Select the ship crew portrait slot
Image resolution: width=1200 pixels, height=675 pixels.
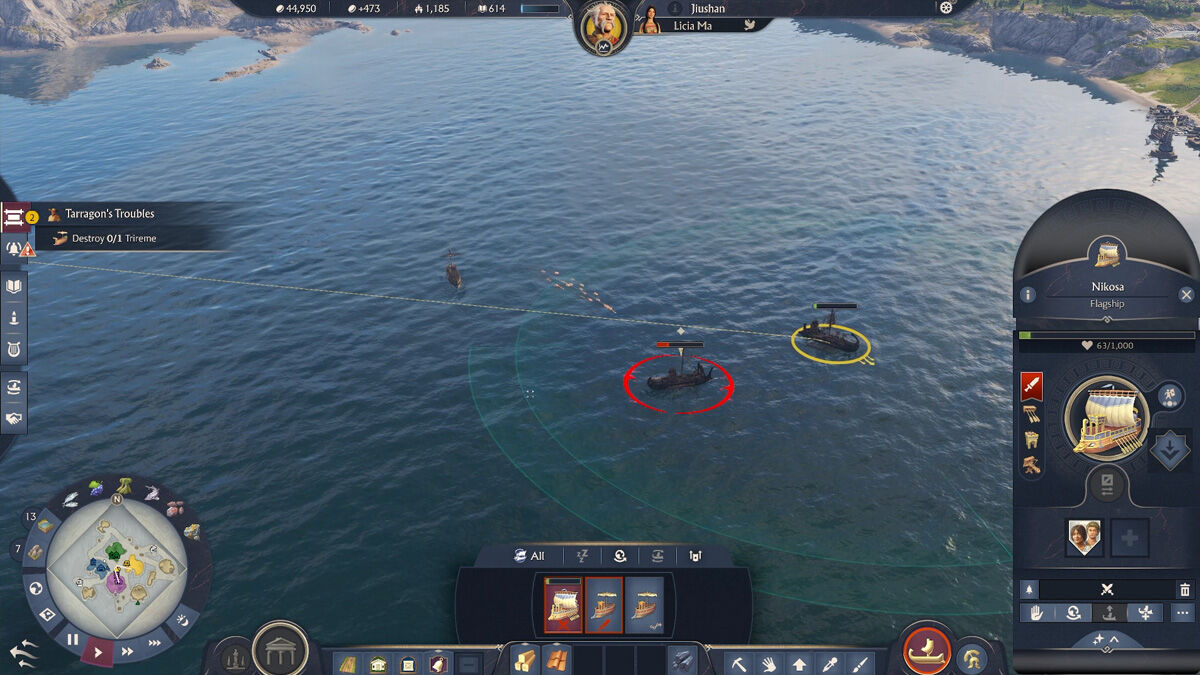click(1084, 538)
